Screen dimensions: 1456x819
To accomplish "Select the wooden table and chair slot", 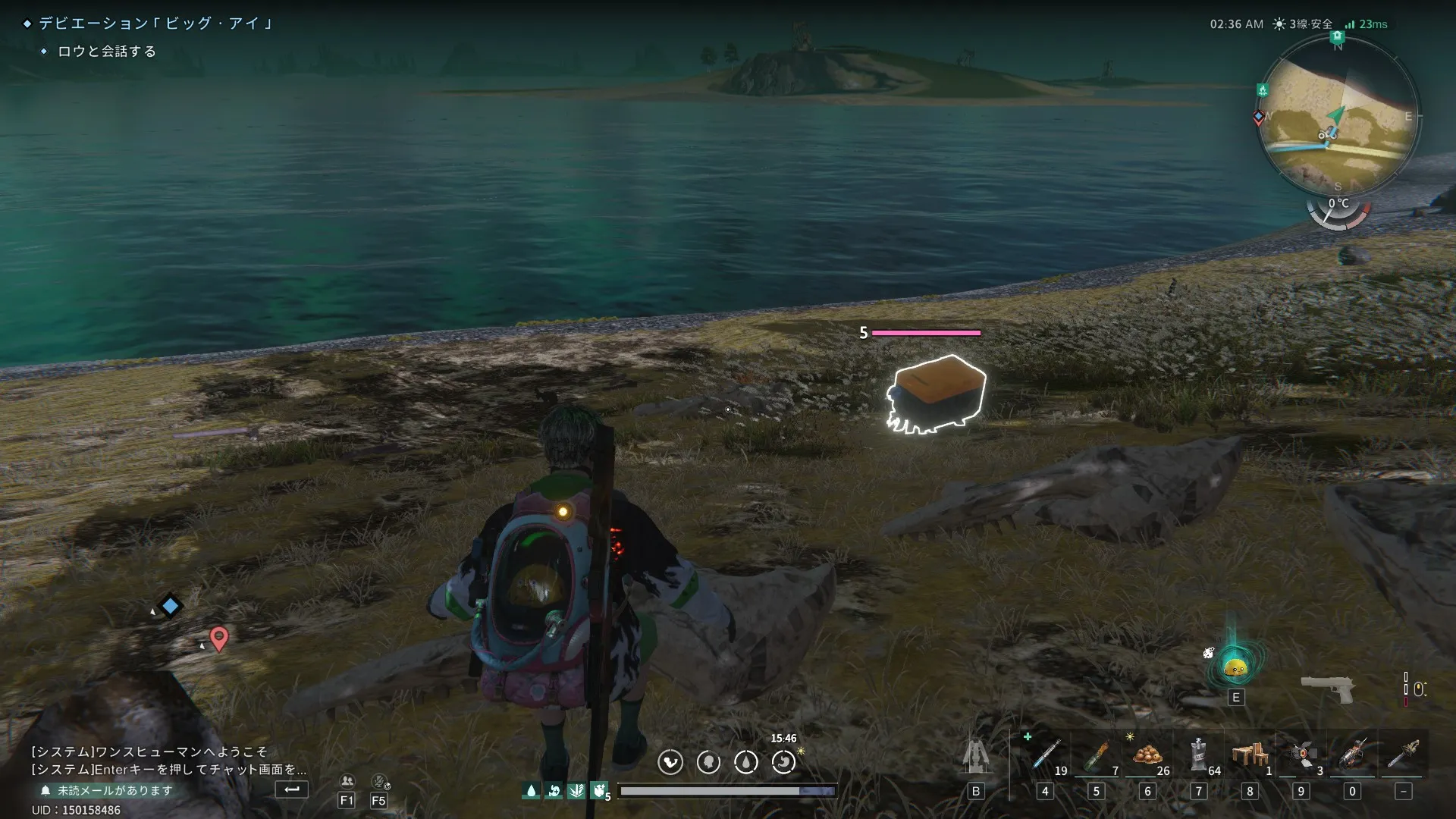I will [1249, 755].
